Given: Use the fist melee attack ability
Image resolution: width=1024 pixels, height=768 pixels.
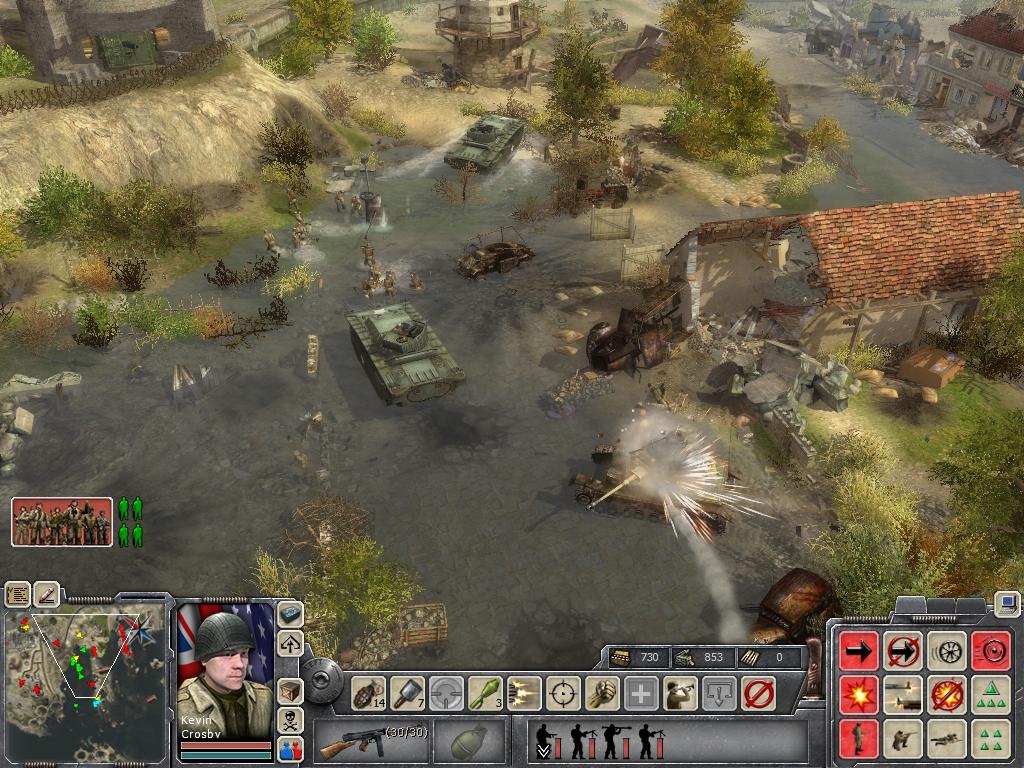Looking at the screenshot, I should 602,692.
